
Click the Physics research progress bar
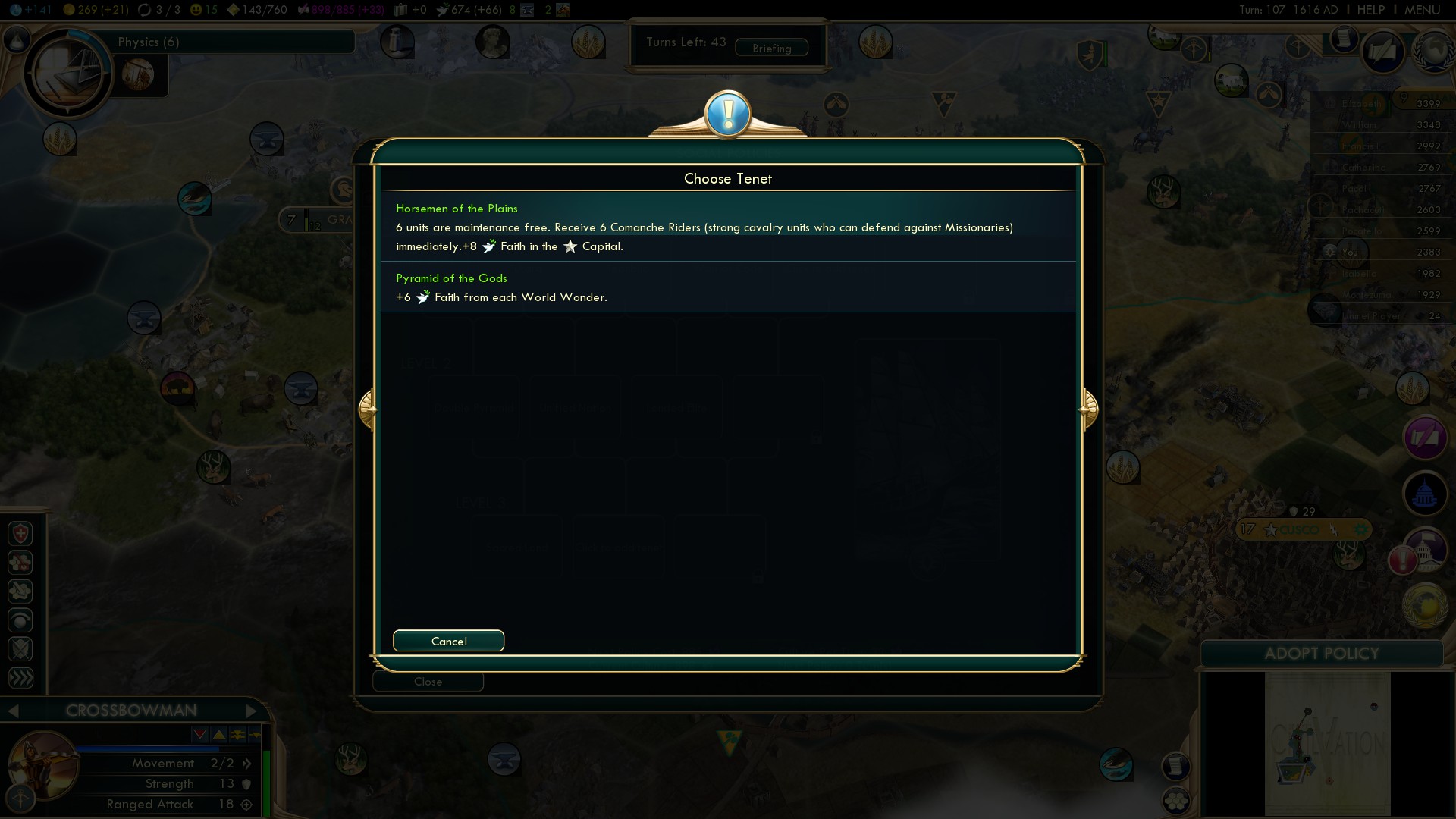click(x=235, y=42)
